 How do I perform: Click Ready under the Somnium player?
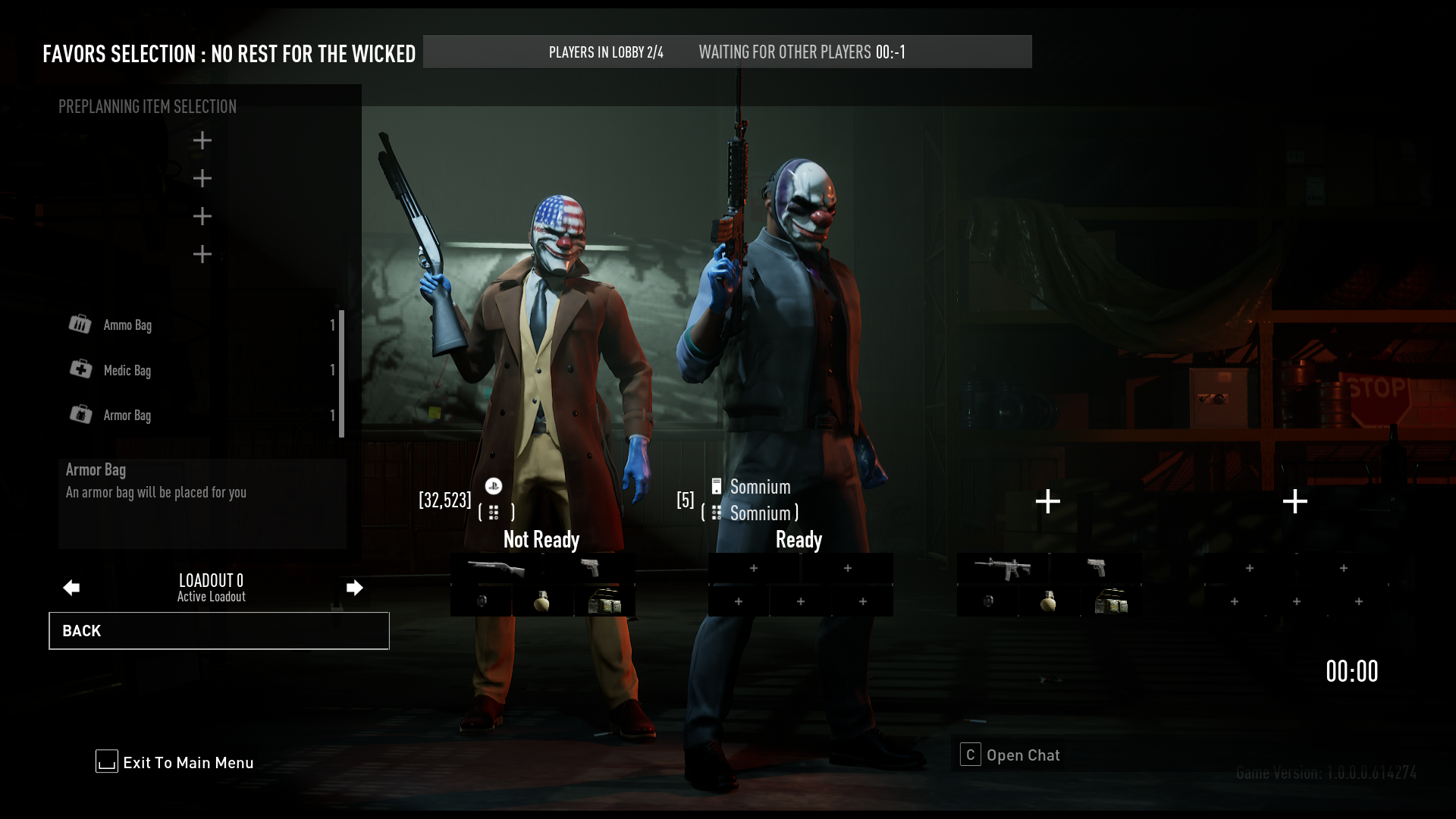pyautogui.click(x=799, y=539)
